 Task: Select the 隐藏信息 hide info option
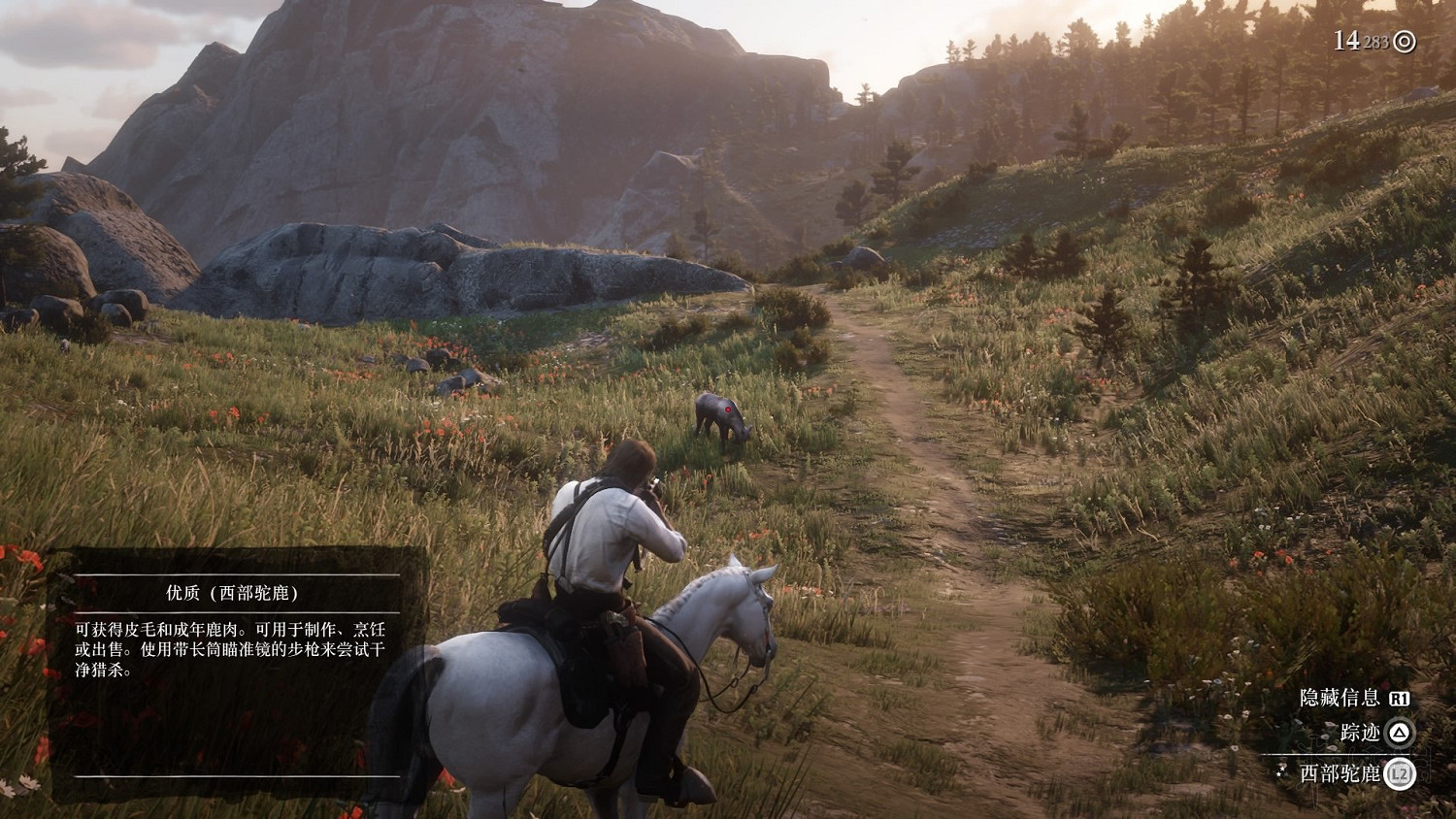[x=1340, y=698]
